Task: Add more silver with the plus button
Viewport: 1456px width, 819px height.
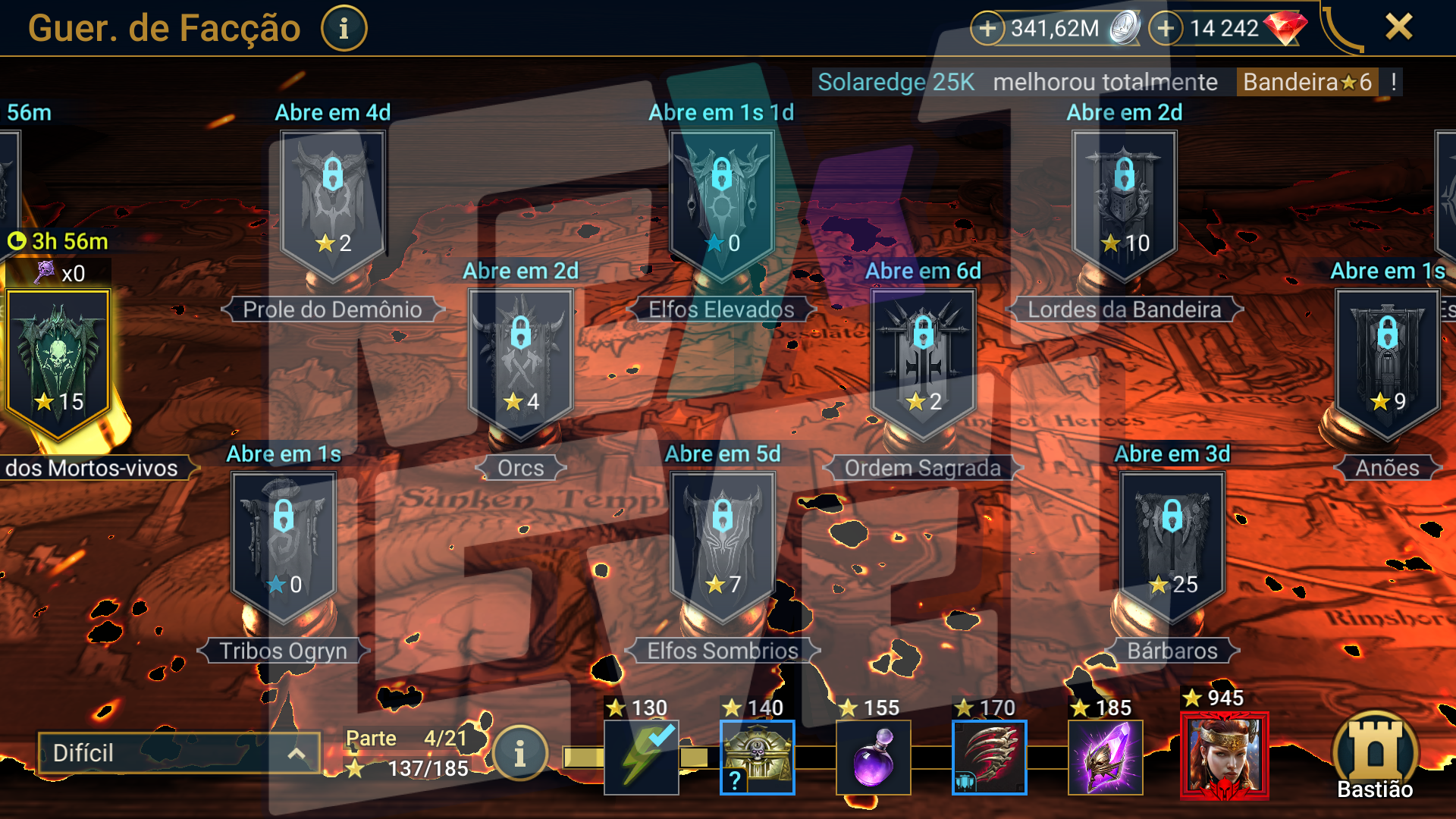Action: [x=987, y=29]
